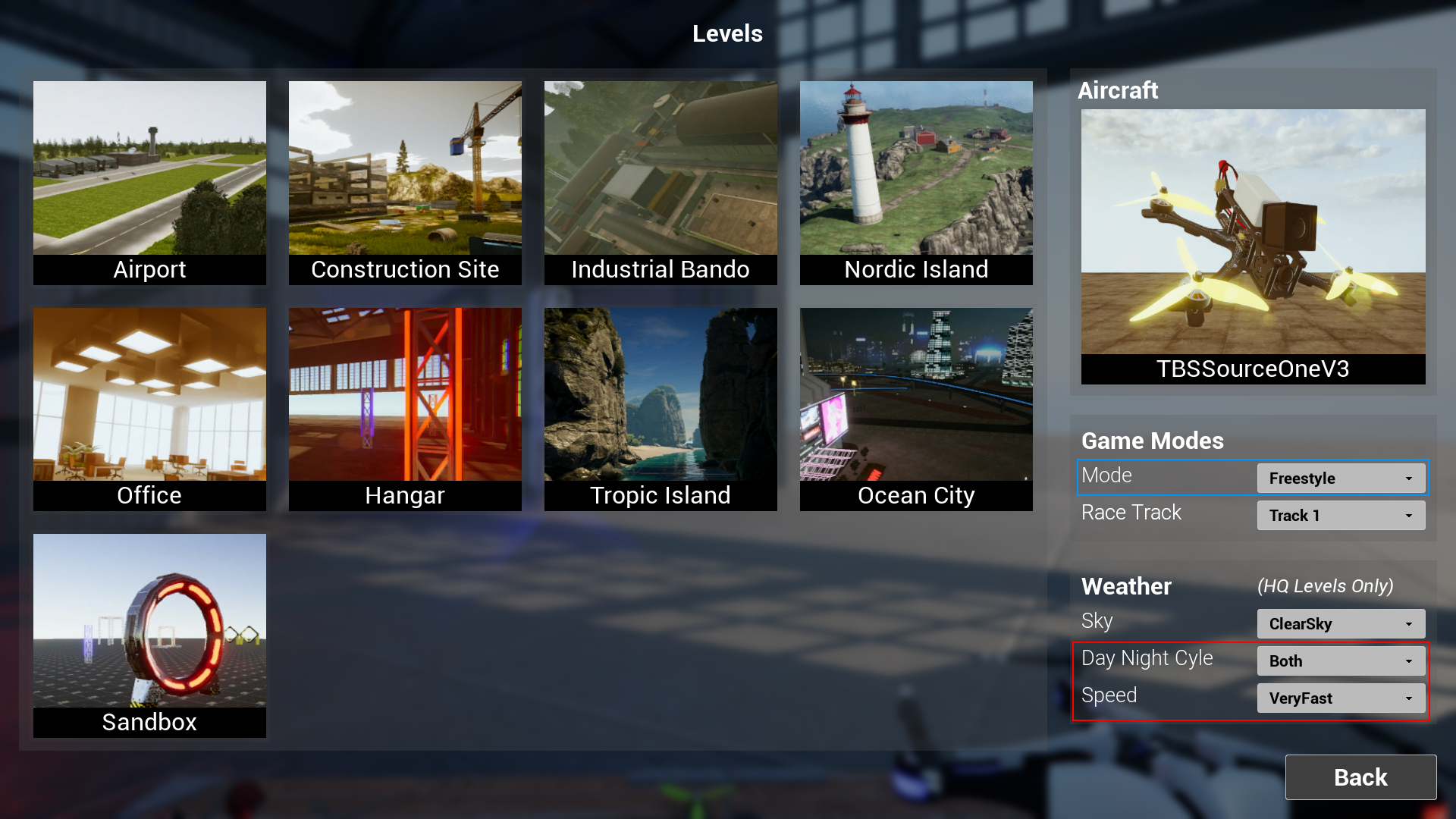Open the Construction Site level

coord(404,182)
